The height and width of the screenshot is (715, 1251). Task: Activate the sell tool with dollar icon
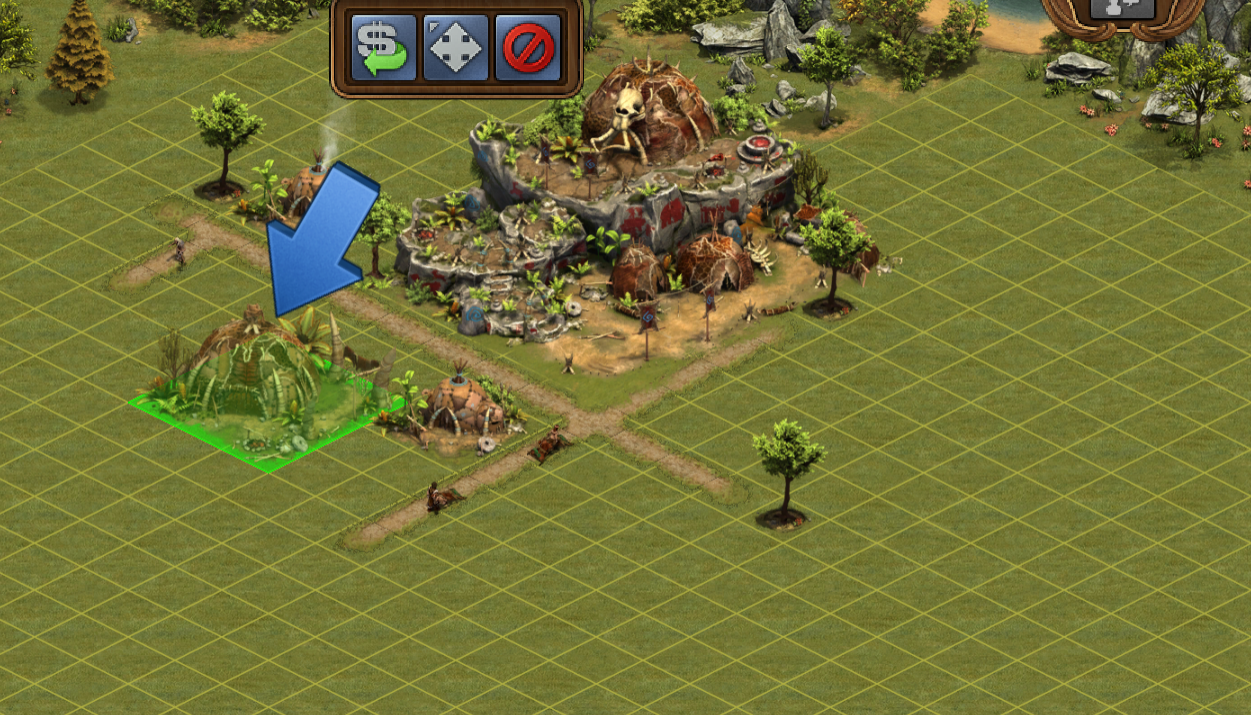coord(384,47)
